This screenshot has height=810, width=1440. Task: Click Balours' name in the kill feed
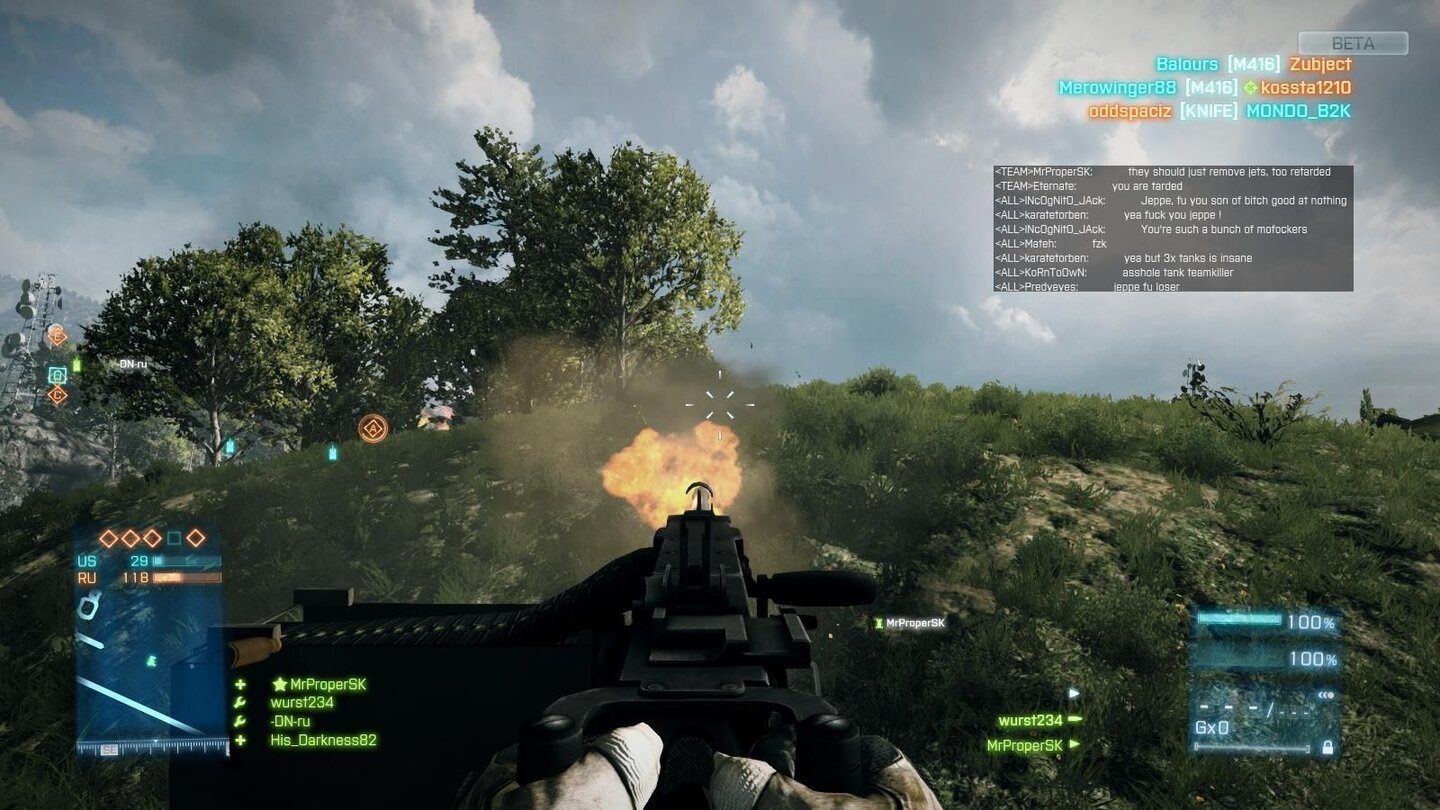coord(1186,63)
